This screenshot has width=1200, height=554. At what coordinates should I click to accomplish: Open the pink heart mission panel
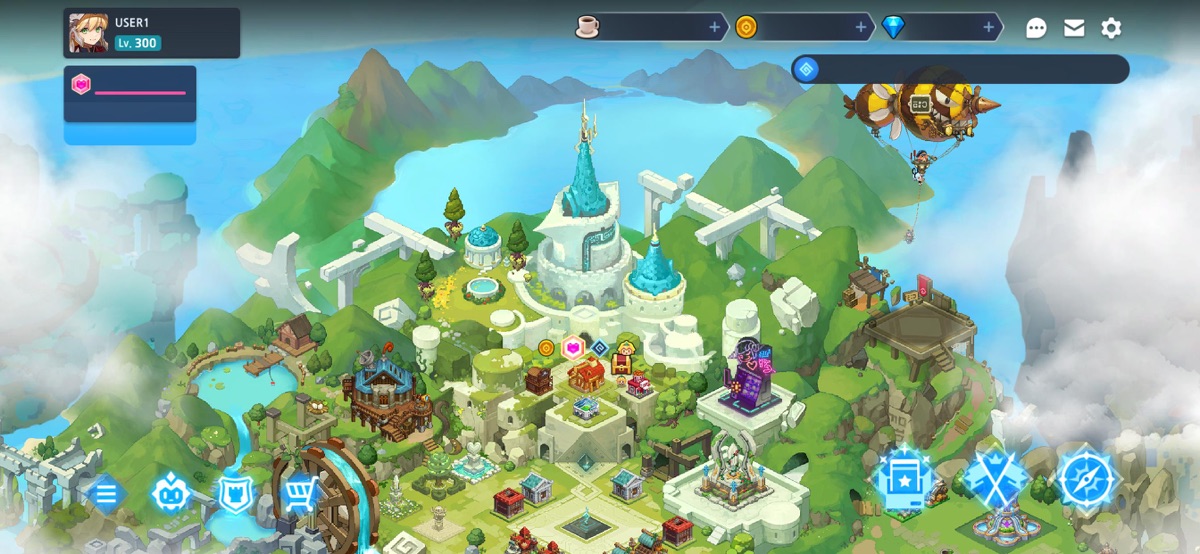tap(130, 94)
